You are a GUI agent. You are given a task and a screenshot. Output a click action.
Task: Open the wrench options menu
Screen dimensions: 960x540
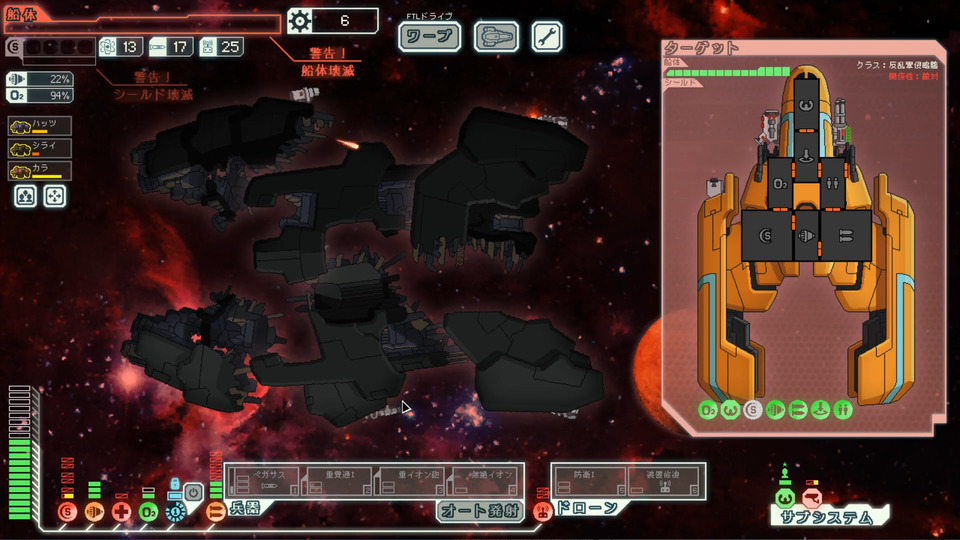coord(546,38)
